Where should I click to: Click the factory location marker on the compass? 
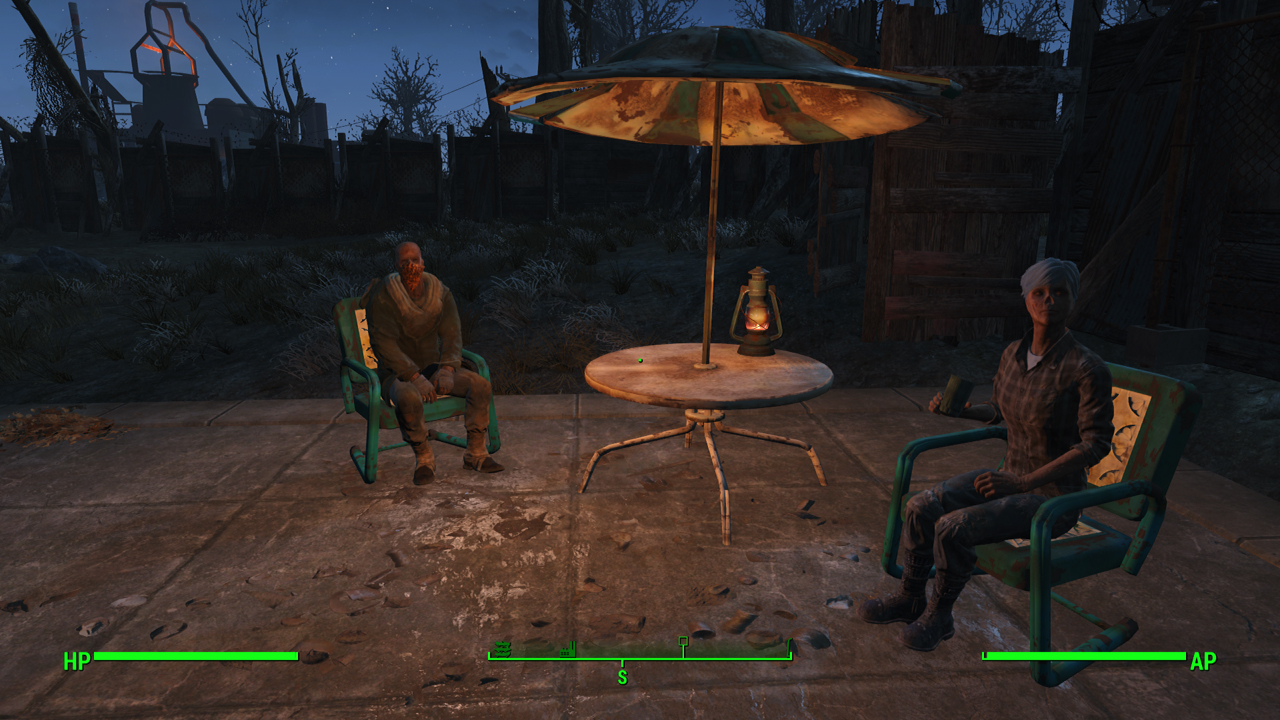pos(568,648)
